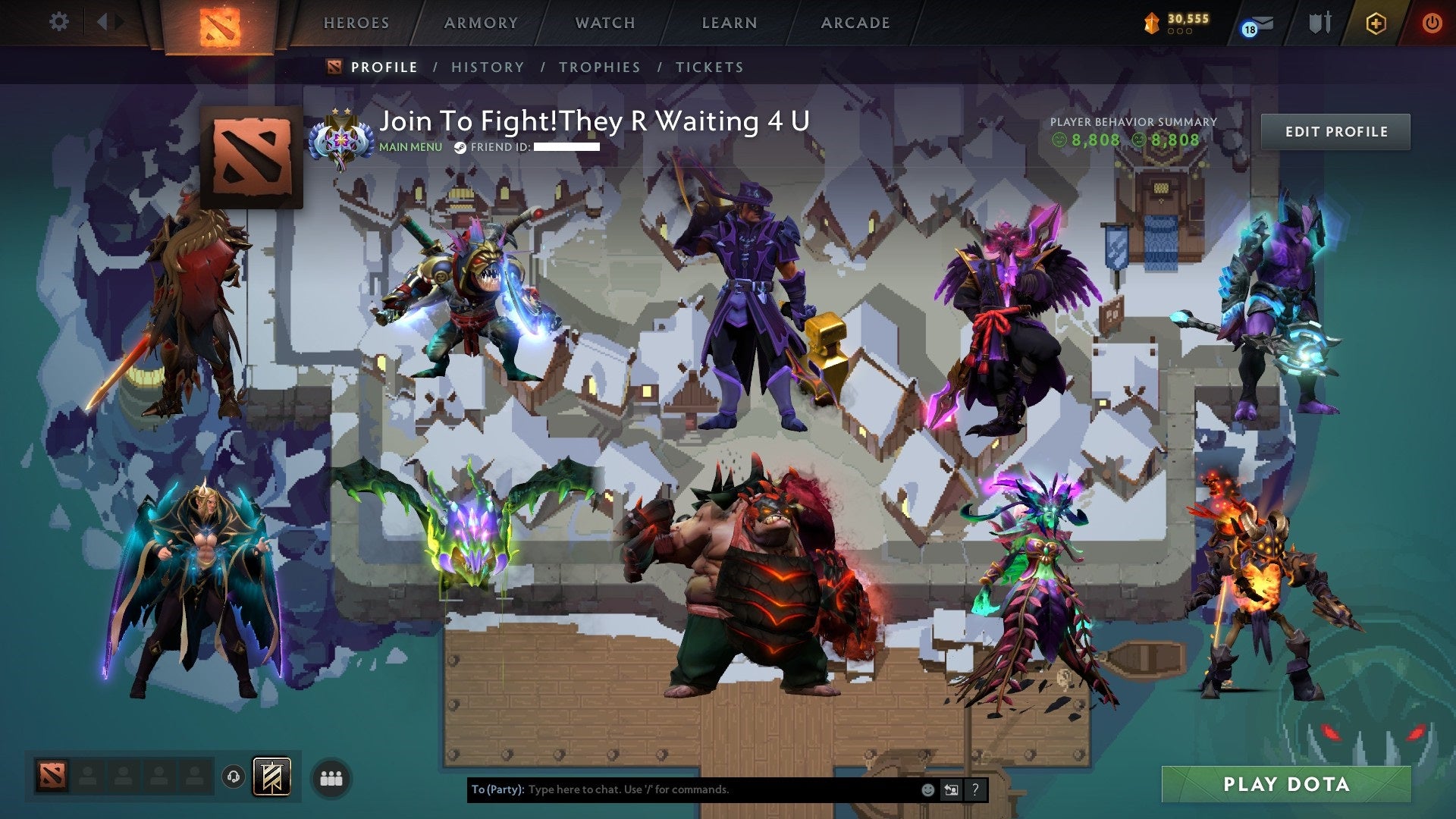This screenshot has height=819, width=1456.
Task: Open Dota Plus hexagon icon
Action: coord(1378,21)
